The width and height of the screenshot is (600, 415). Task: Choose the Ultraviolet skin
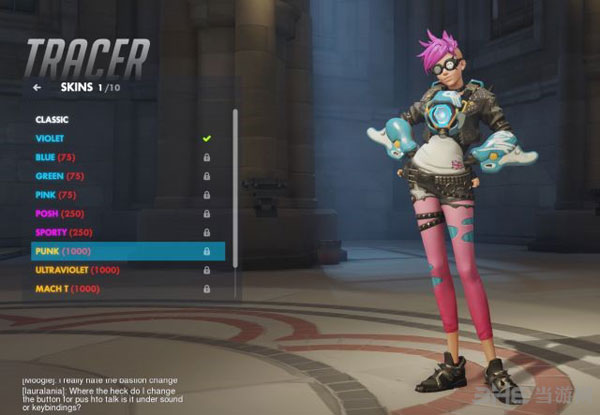click(77, 269)
